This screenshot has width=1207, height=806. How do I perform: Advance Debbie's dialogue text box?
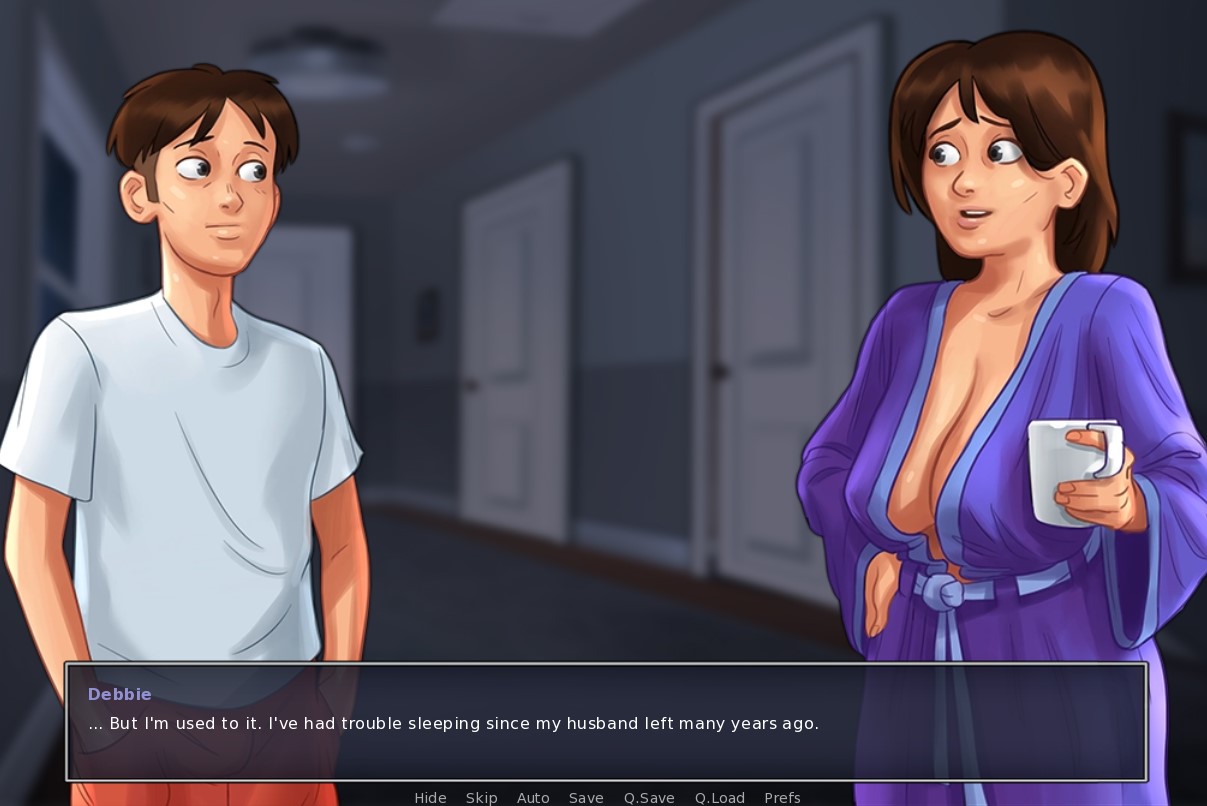606,722
